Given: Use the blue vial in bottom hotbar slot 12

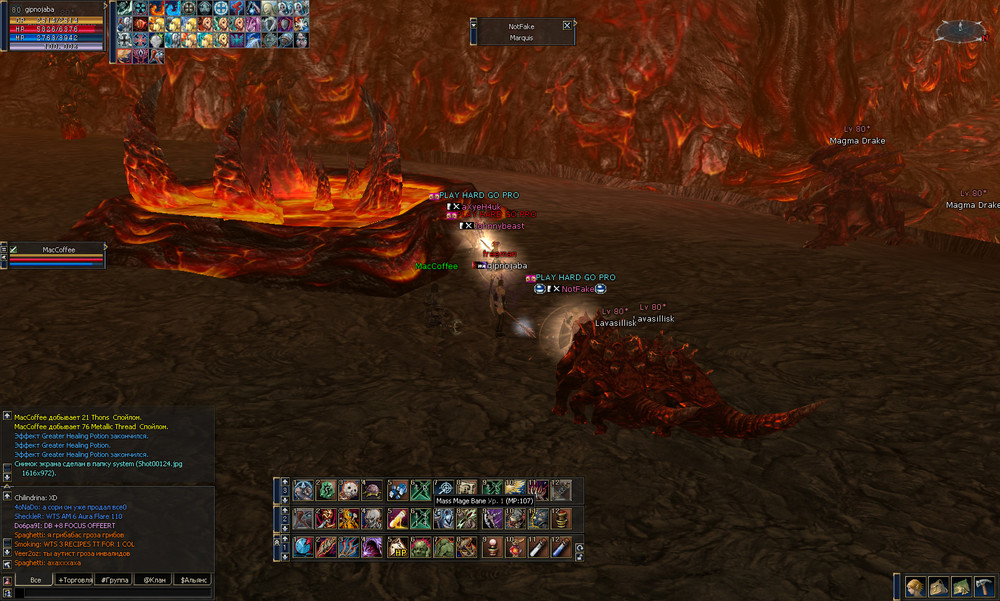Looking at the screenshot, I should [562, 547].
